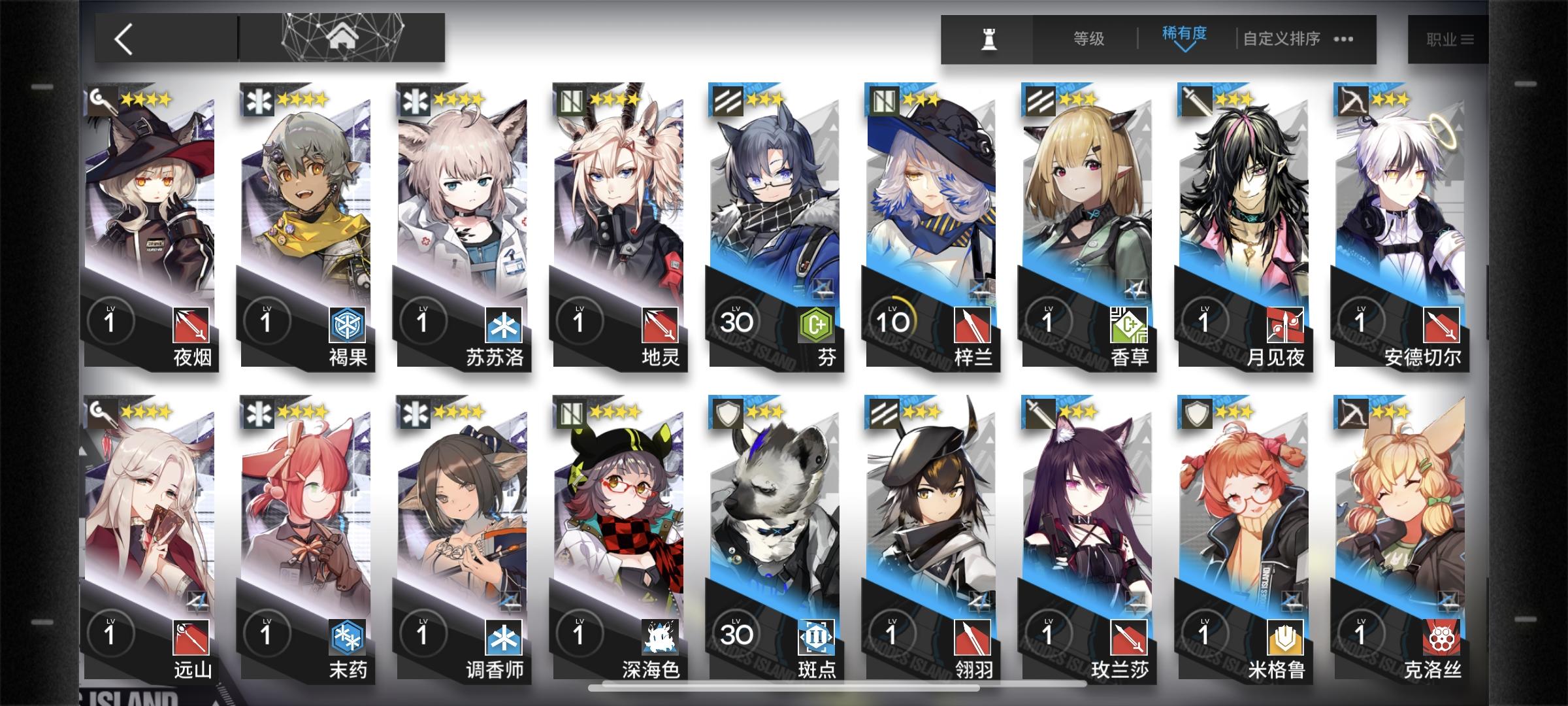Select operator 地灵

click(x=617, y=203)
